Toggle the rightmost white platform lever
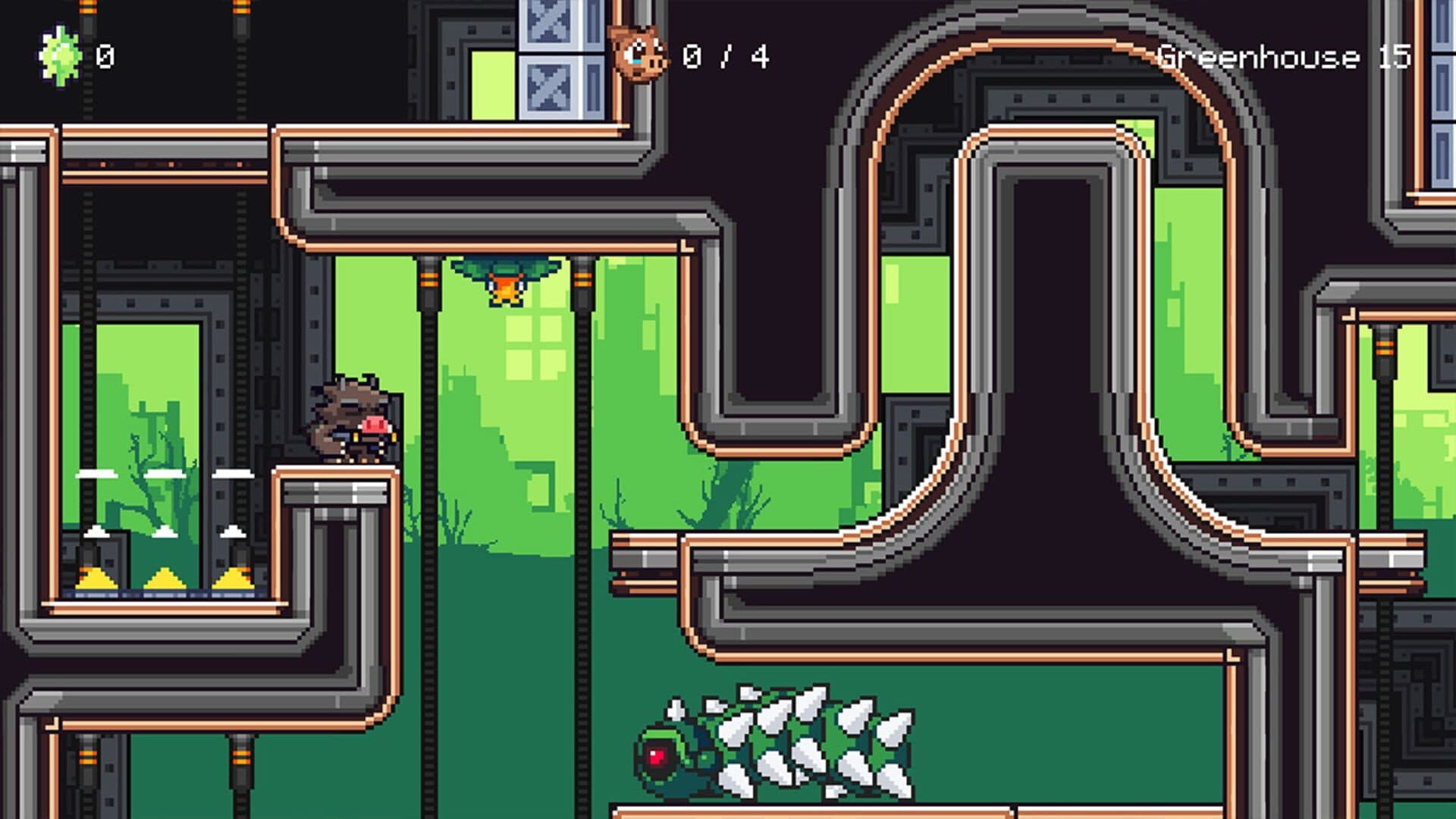The width and height of the screenshot is (1456, 819). click(232, 474)
